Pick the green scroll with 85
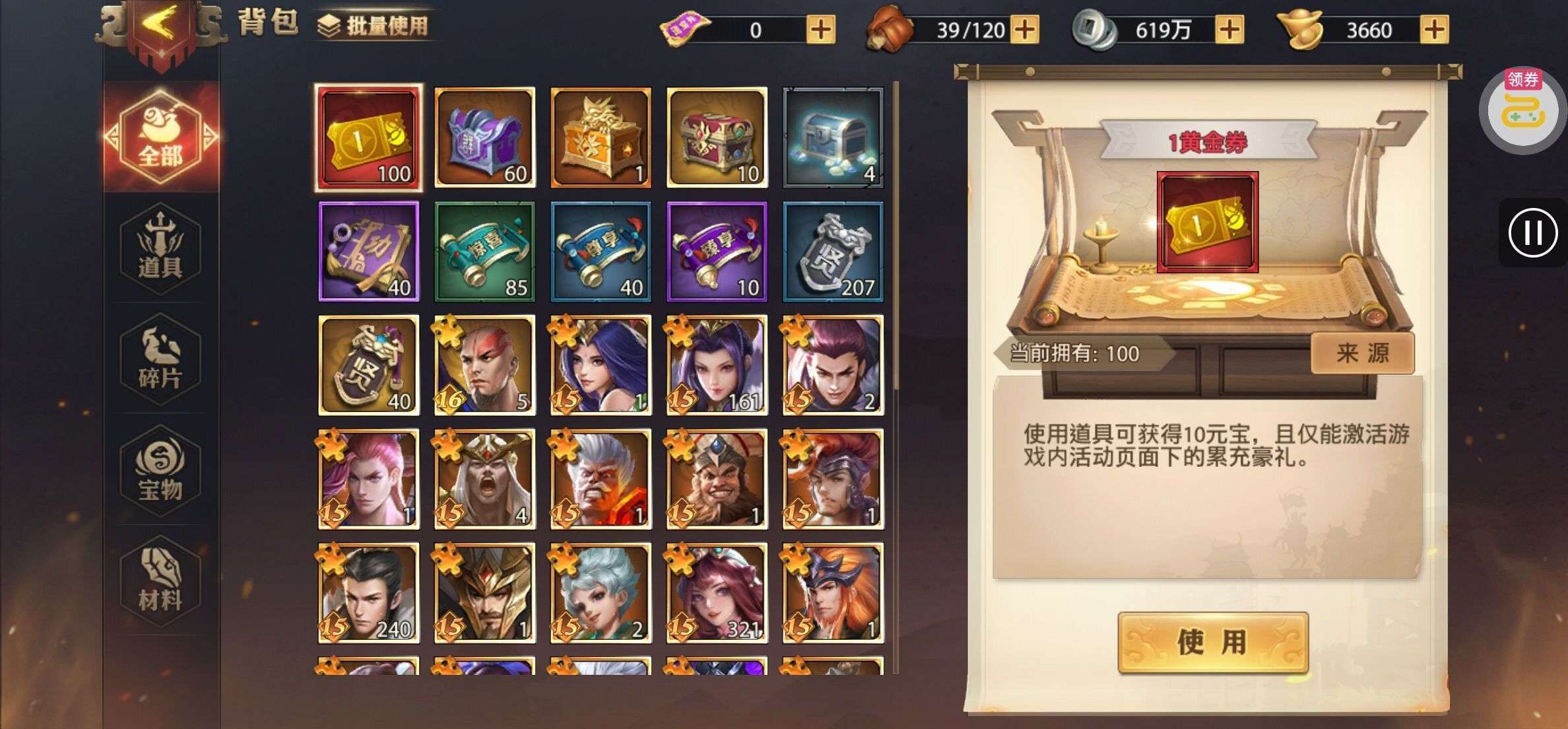 [485, 252]
